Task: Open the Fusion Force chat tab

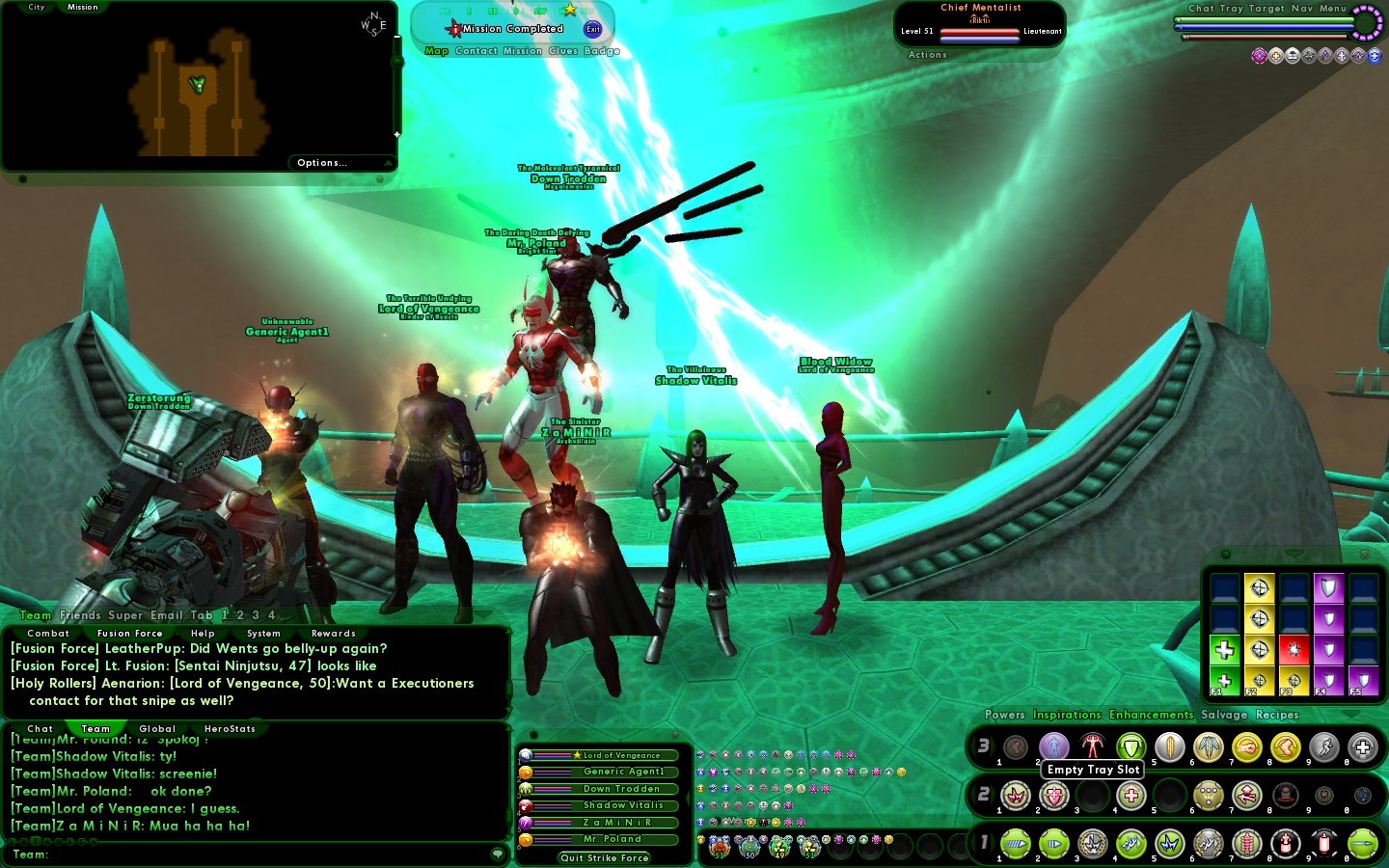Action: pyautogui.click(x=129, y=634)
